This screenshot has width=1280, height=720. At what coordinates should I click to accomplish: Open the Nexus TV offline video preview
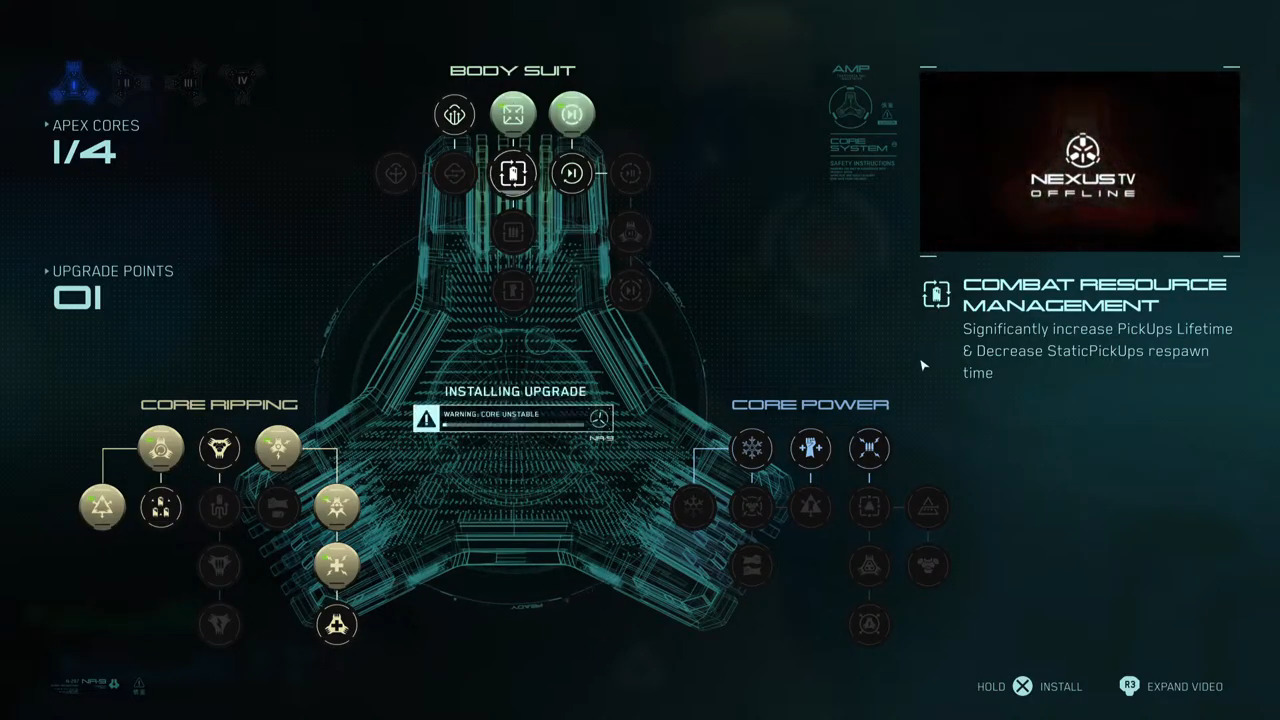click(1079, 162)
